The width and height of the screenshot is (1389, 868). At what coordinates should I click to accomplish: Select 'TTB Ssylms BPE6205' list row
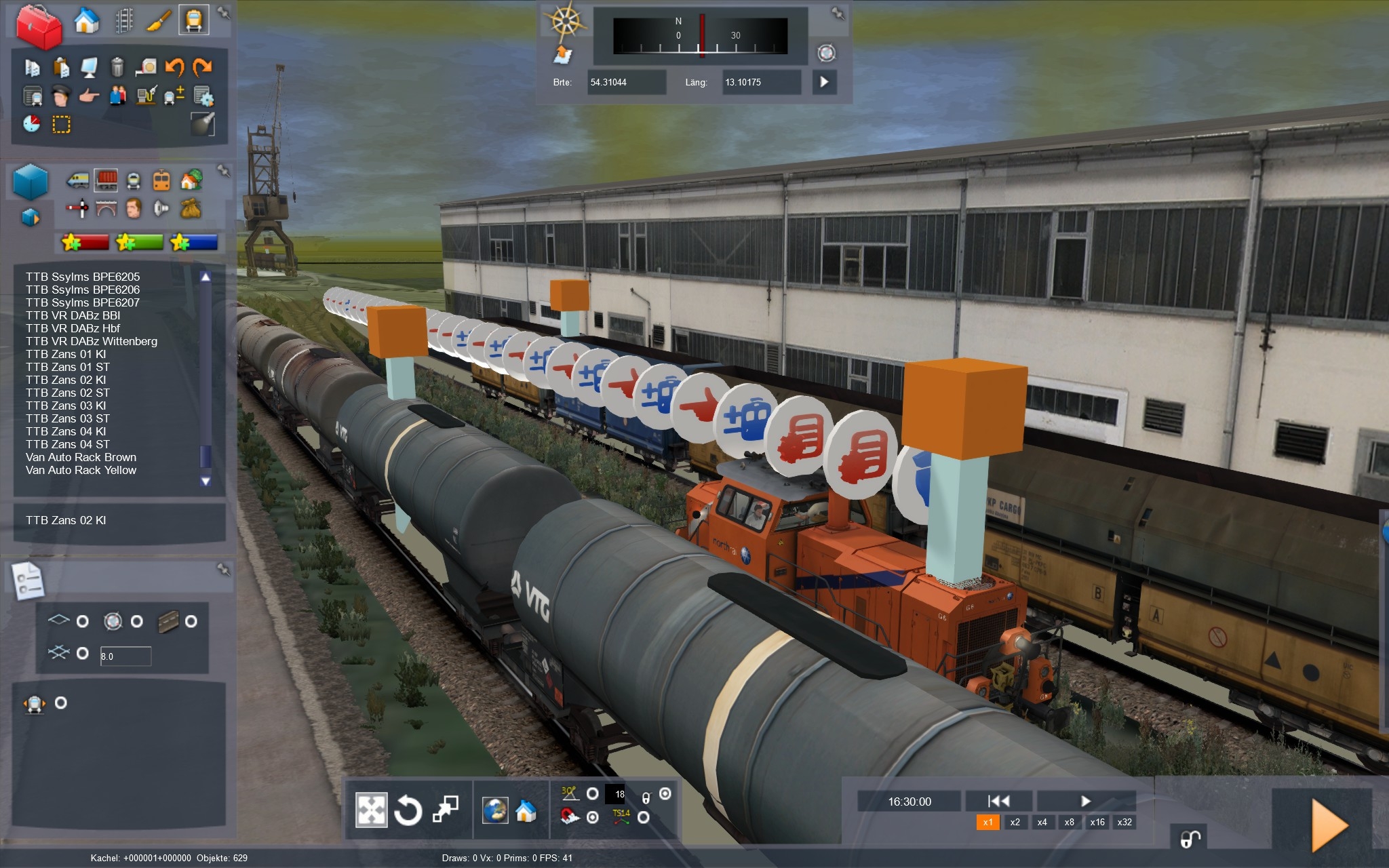pyautogui.click(x=83, y=277)
